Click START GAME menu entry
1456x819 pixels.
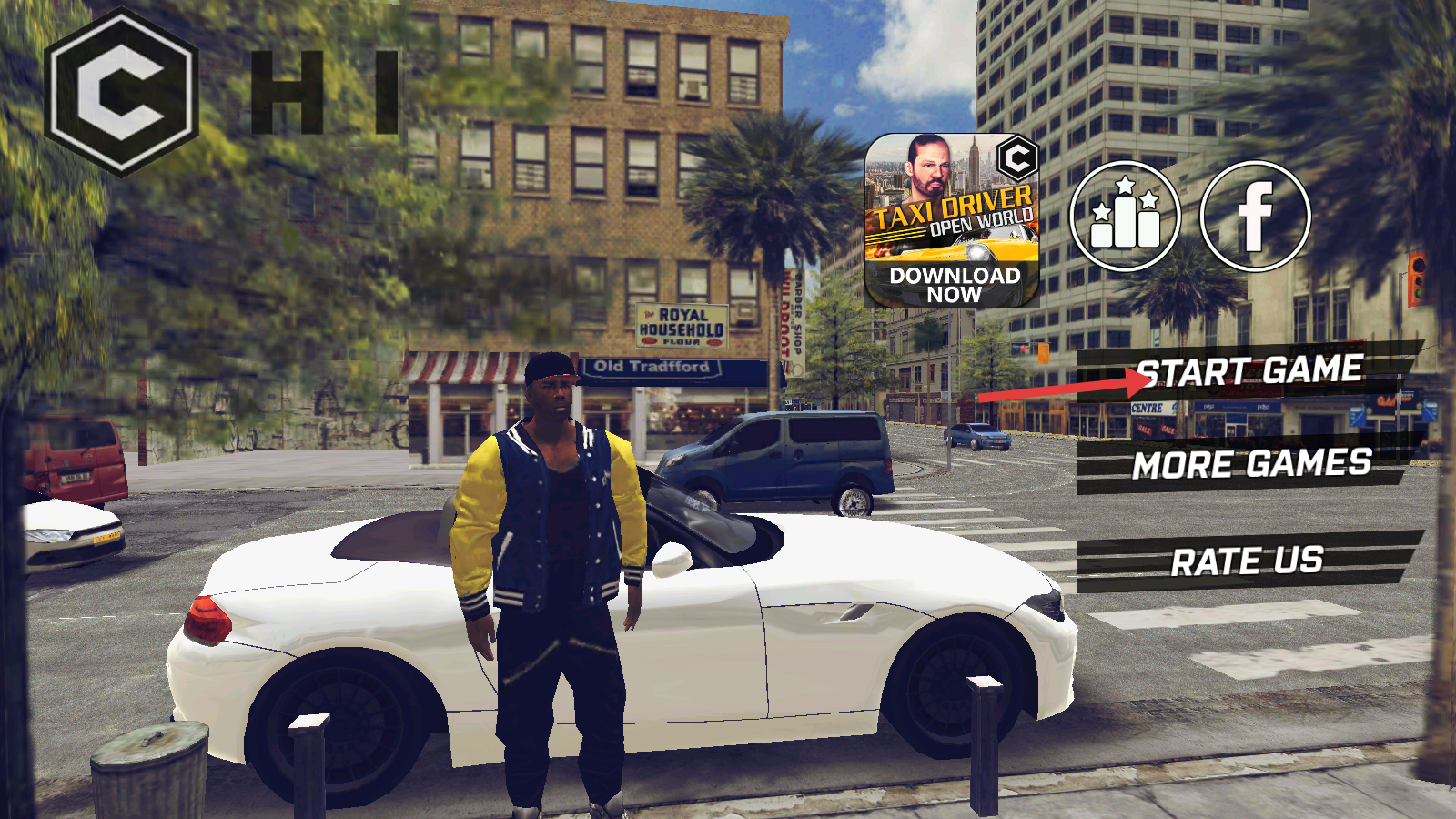coord(1249,371)
